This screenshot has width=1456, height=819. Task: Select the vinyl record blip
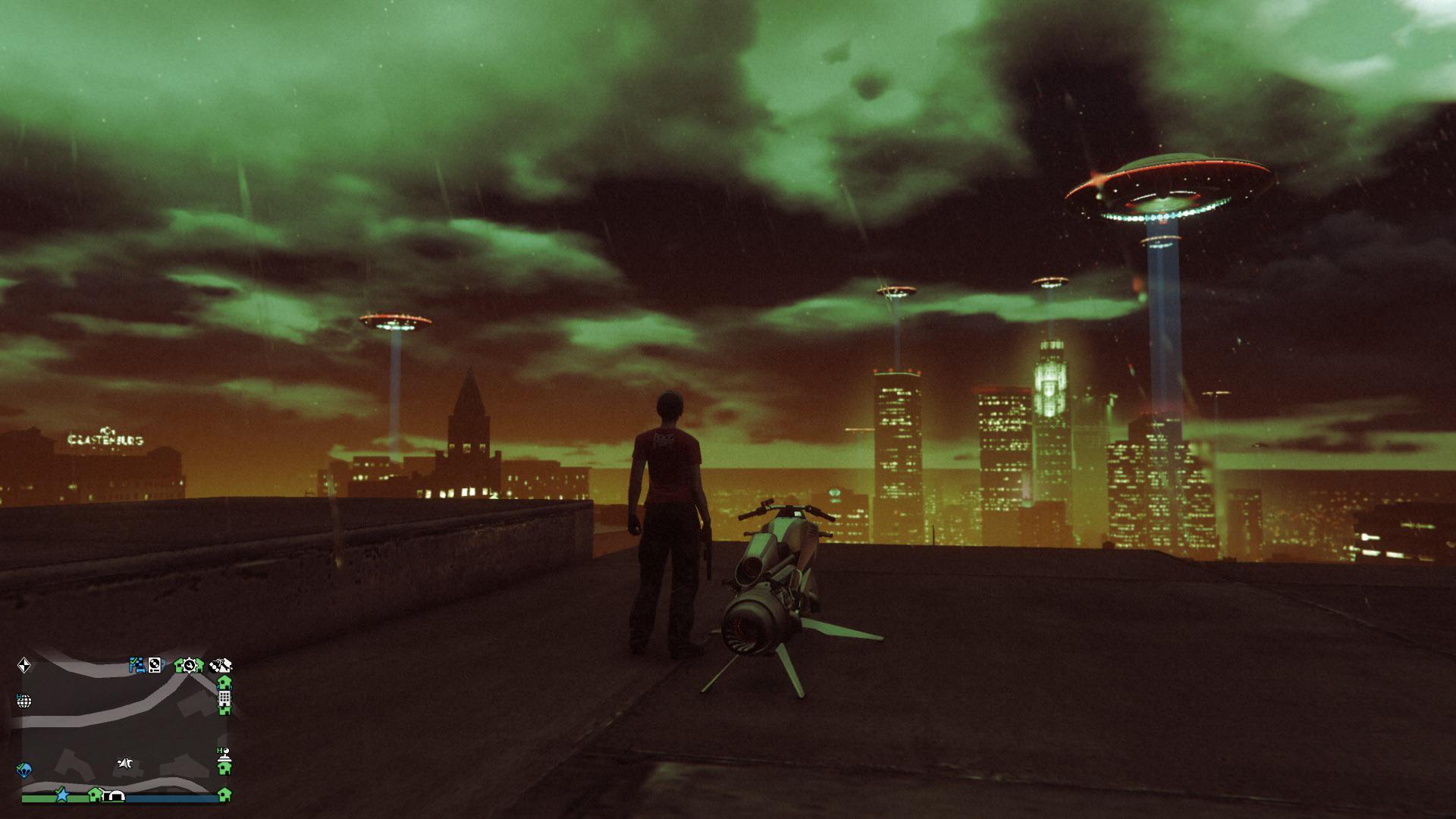(155, 665)
